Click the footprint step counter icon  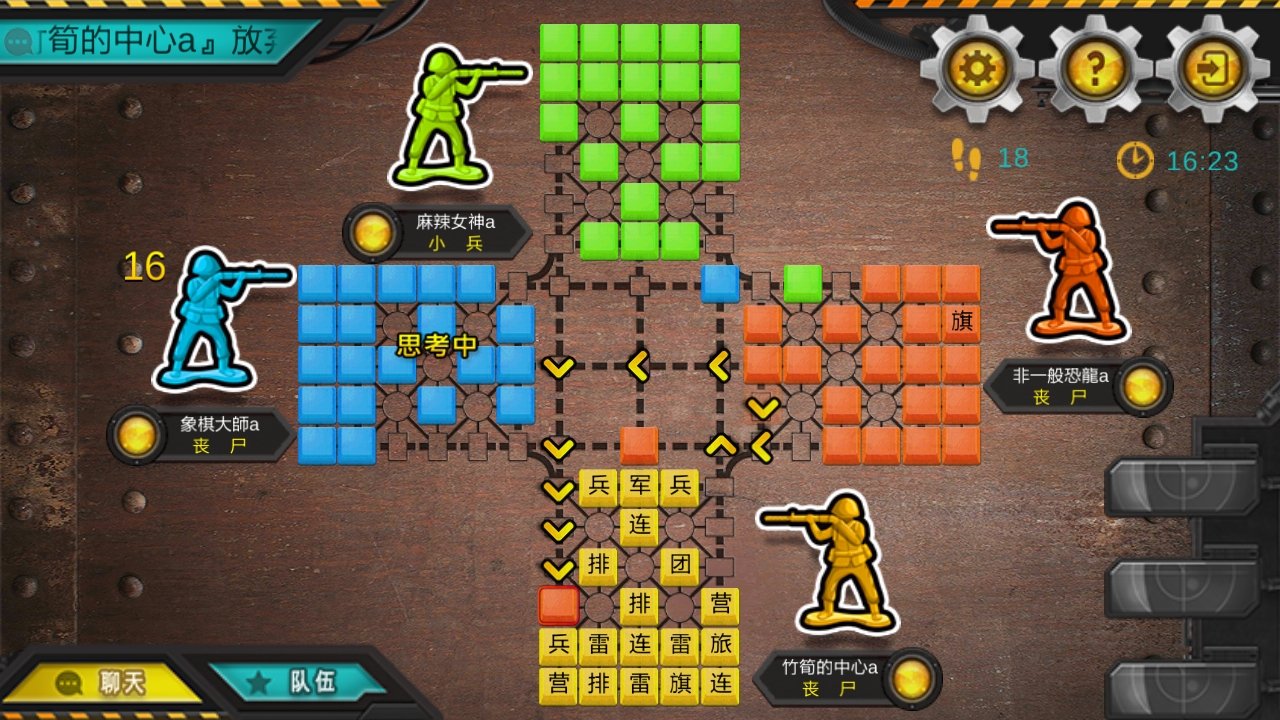coord(963,156)
